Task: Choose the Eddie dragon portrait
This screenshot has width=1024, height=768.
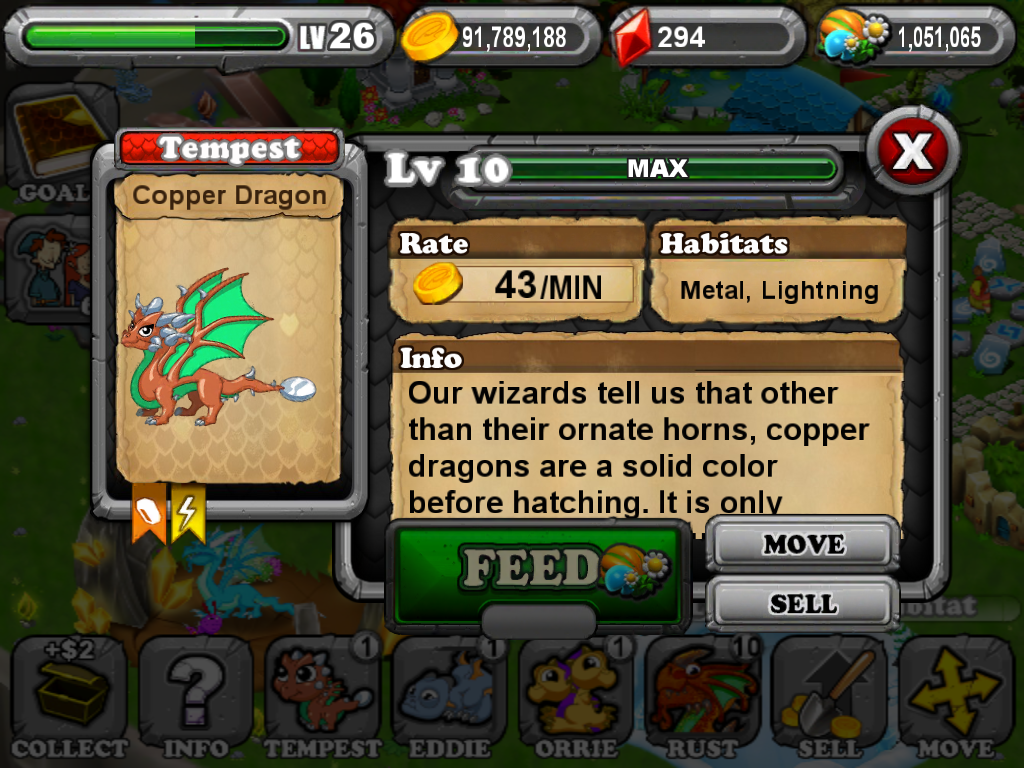Action: (x=449, y=695)
